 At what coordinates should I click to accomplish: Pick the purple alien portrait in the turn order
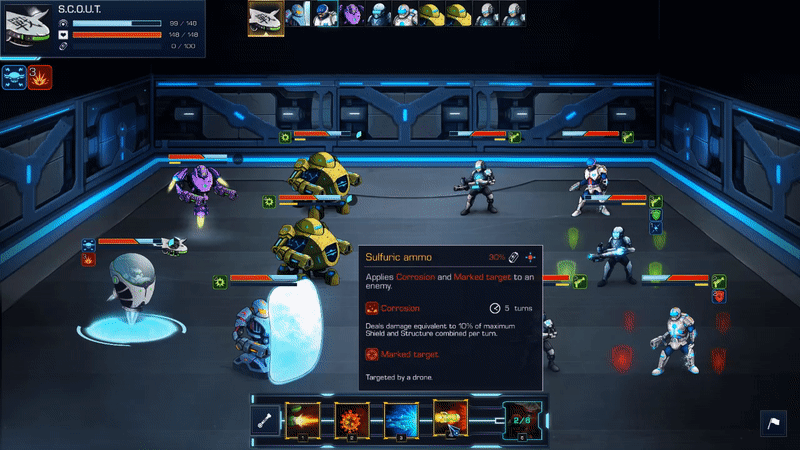pos(351,13)
